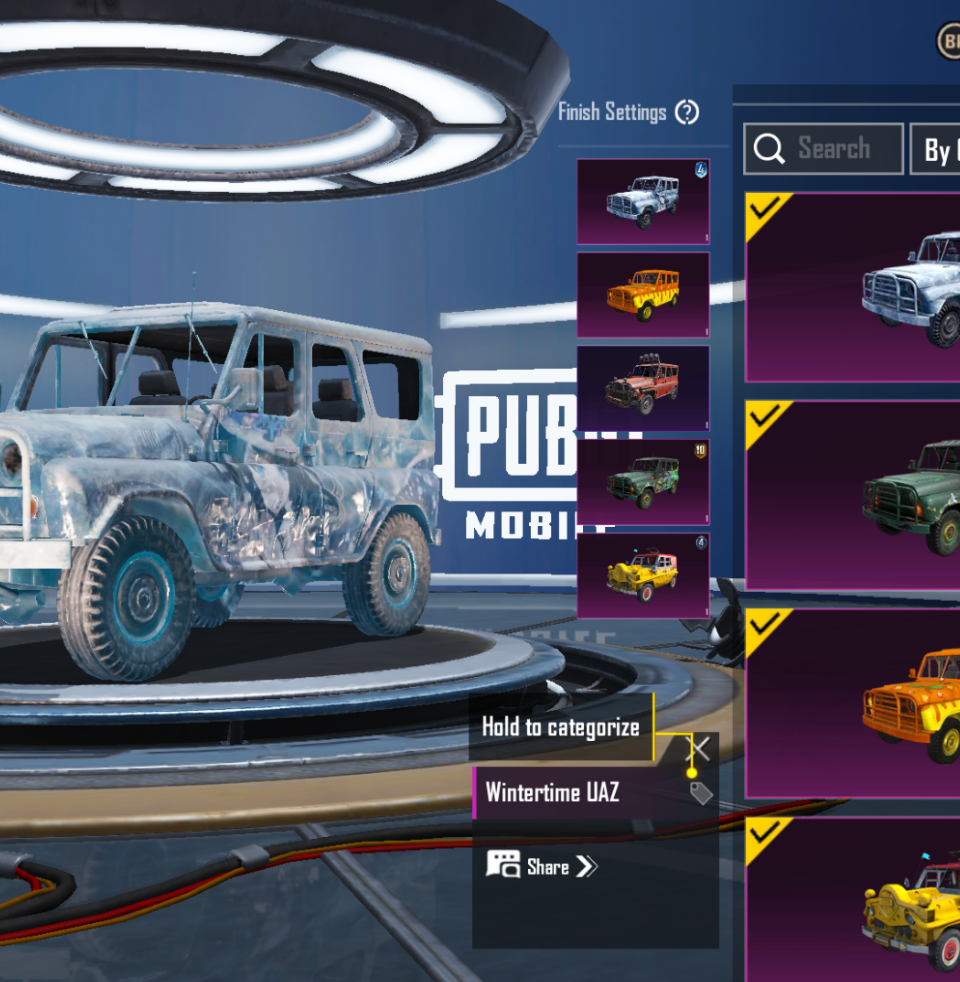The height and width of the screenshot is (982, 960).
Task: Choose the large yellow UAZ skin card
Action: [853, 900]
